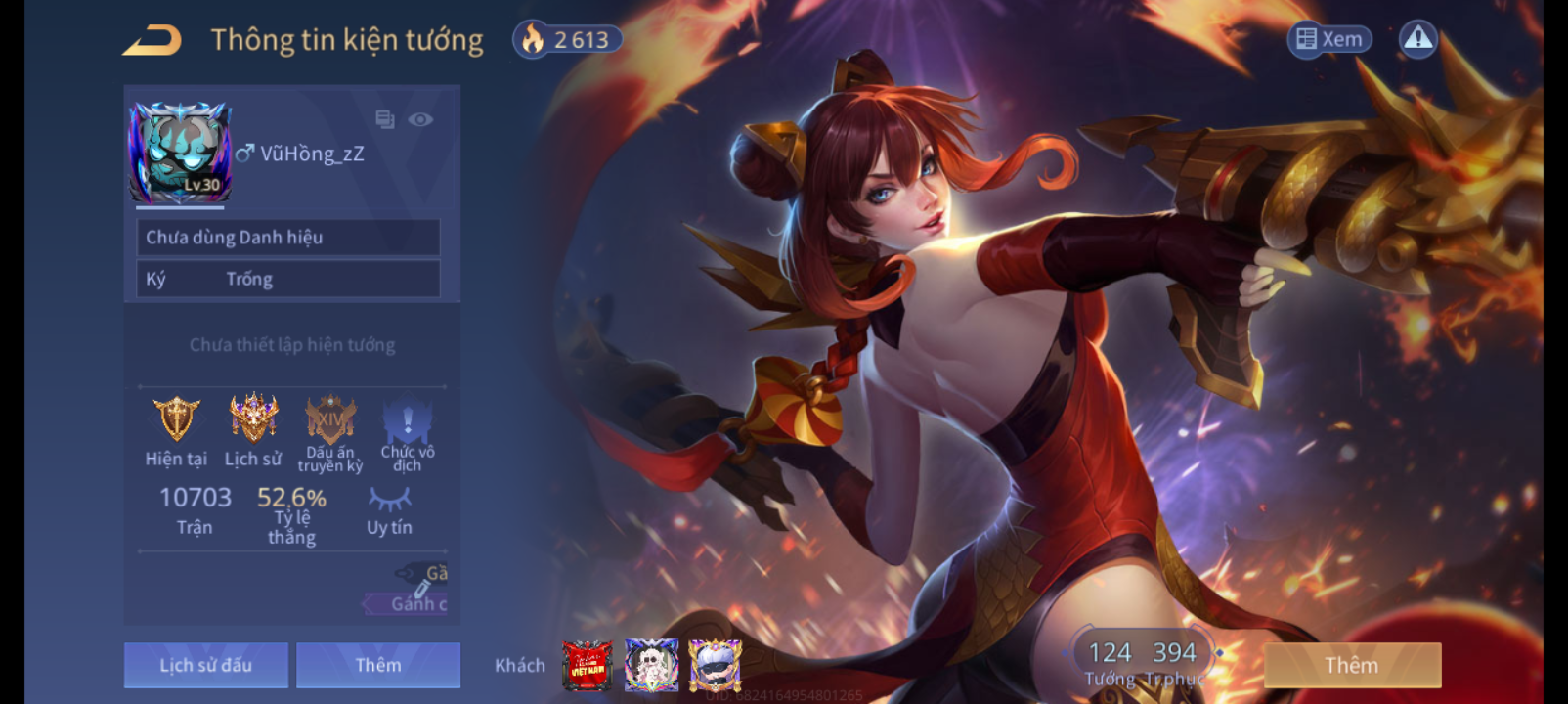View the Hiện tại rank badge
Screen dimensions: 1568x704
coord(176,418)
